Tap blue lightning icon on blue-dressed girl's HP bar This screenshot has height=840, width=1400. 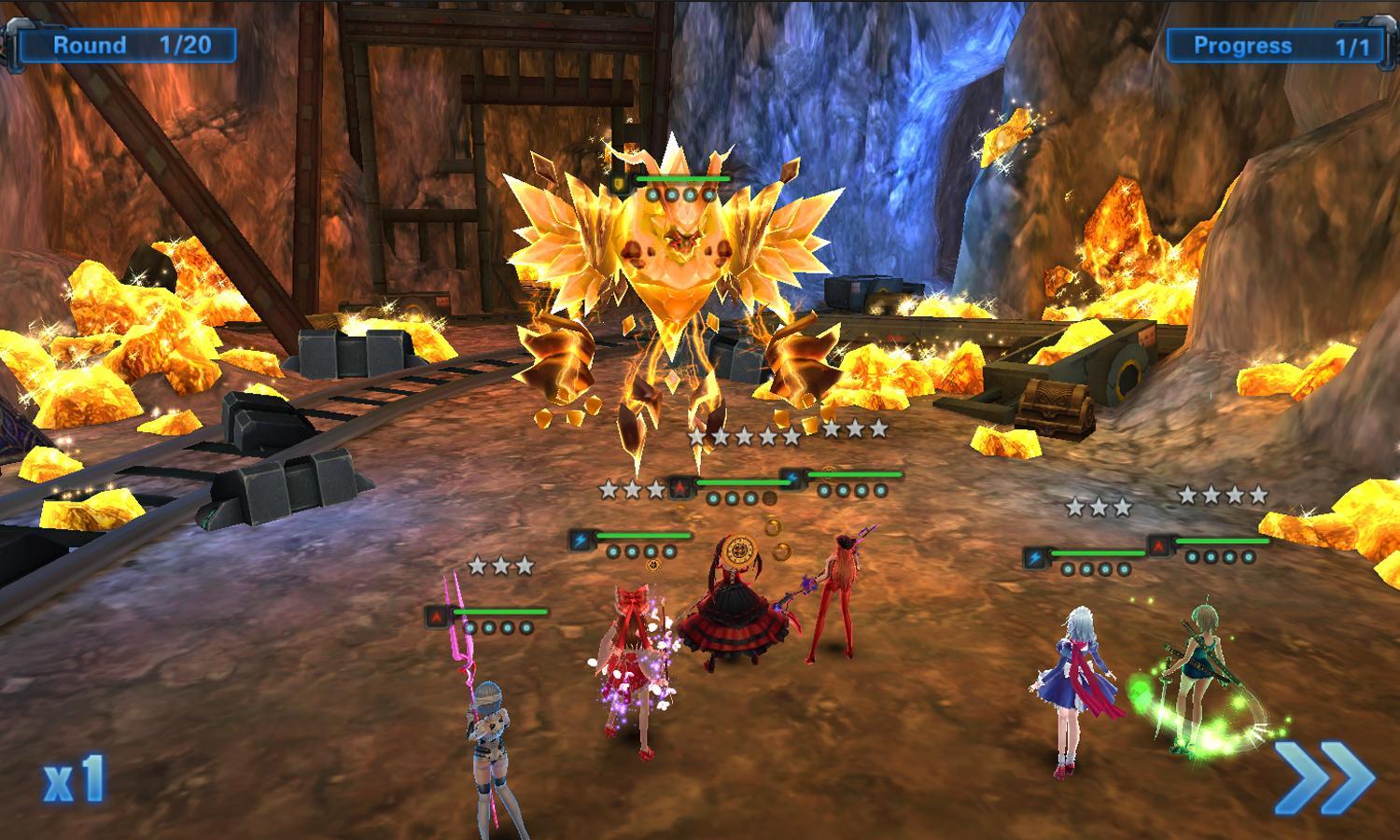1034,556
